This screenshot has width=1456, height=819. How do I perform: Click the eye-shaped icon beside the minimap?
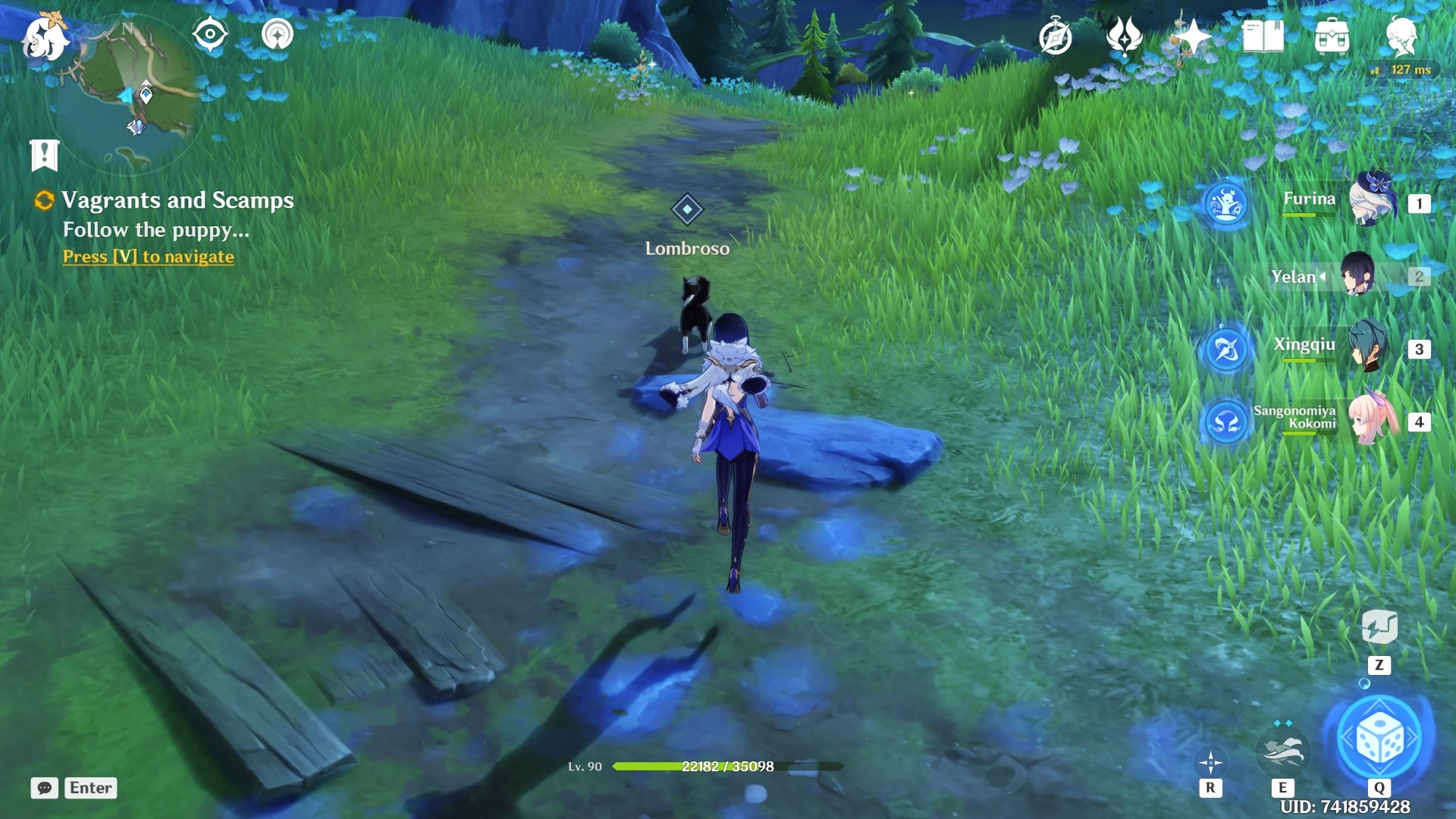pyautogui.click(x=209, y=34)
